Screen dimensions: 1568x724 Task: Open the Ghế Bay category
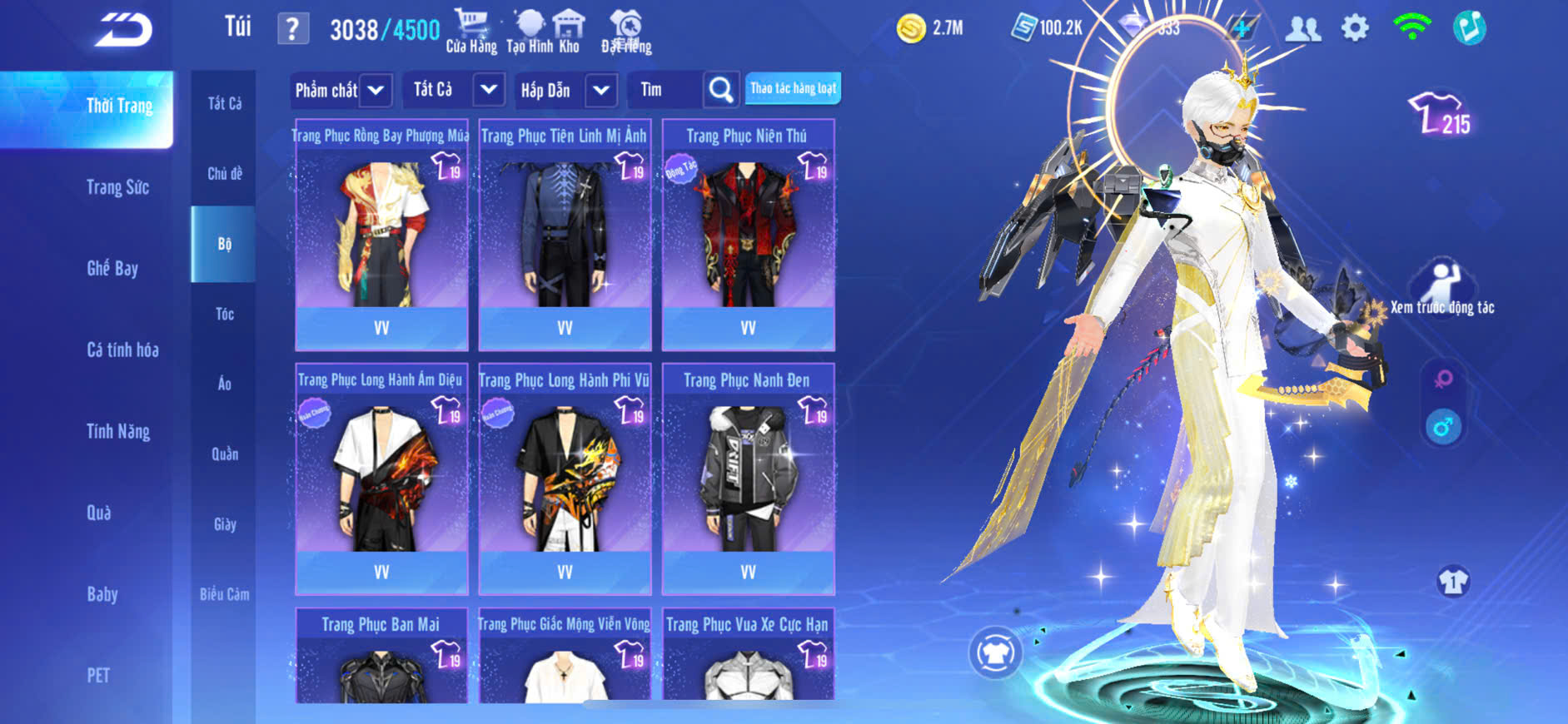(x=112, y=268)
